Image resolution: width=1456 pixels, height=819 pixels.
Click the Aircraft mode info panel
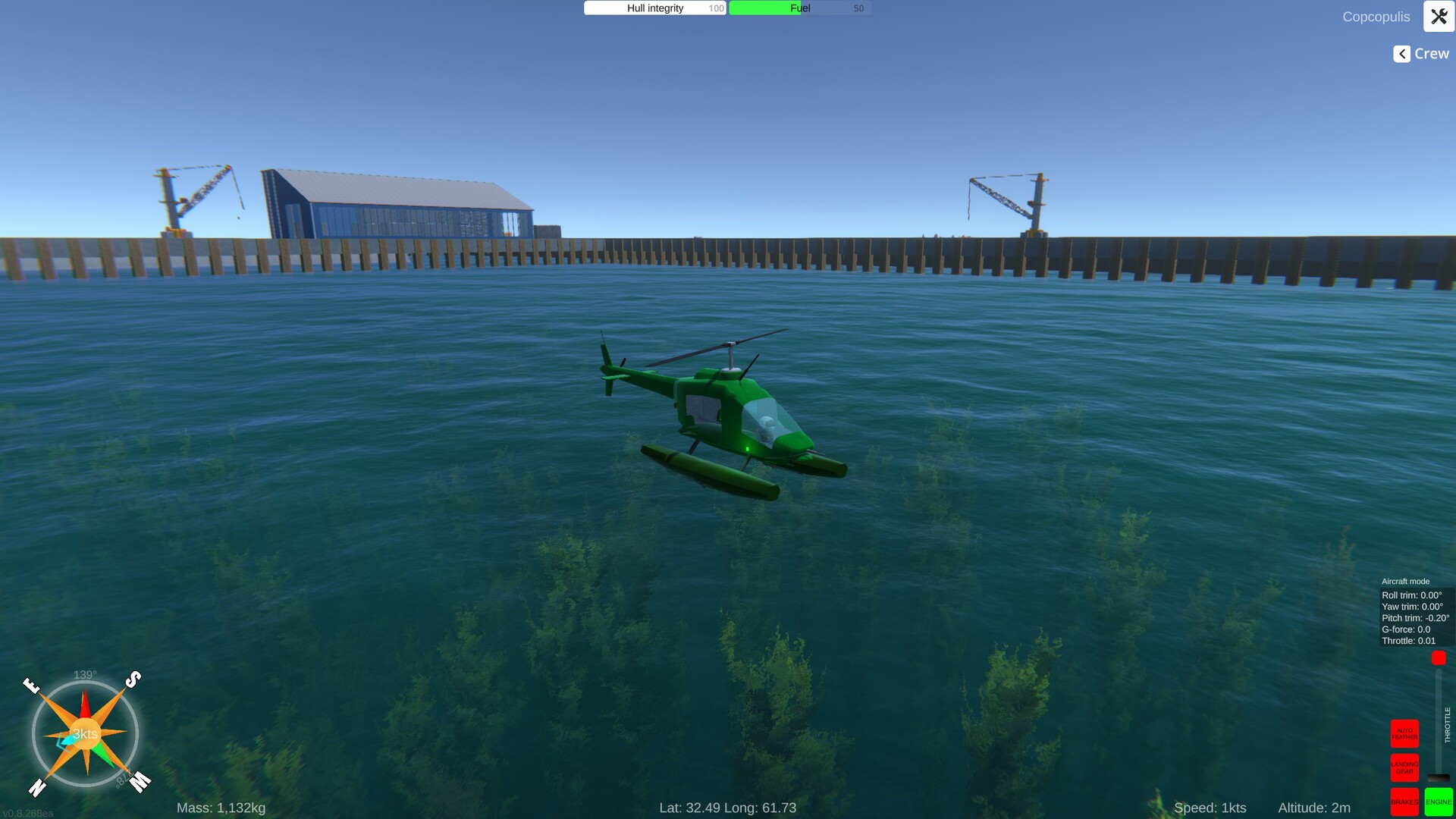point(1414,607)
